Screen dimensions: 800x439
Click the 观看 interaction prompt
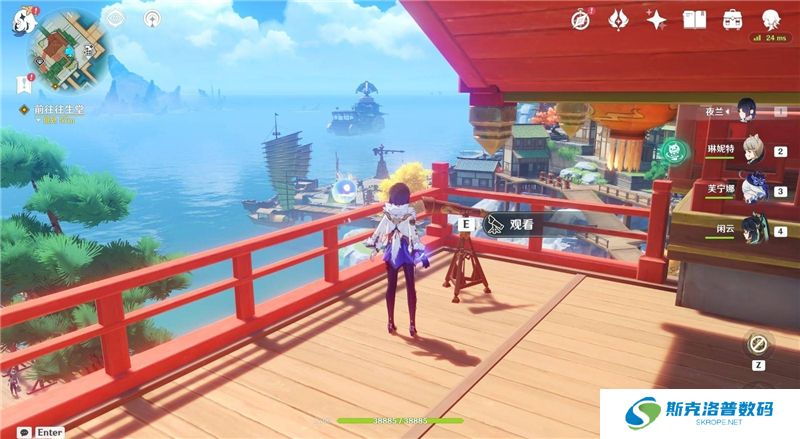(512, 225)
